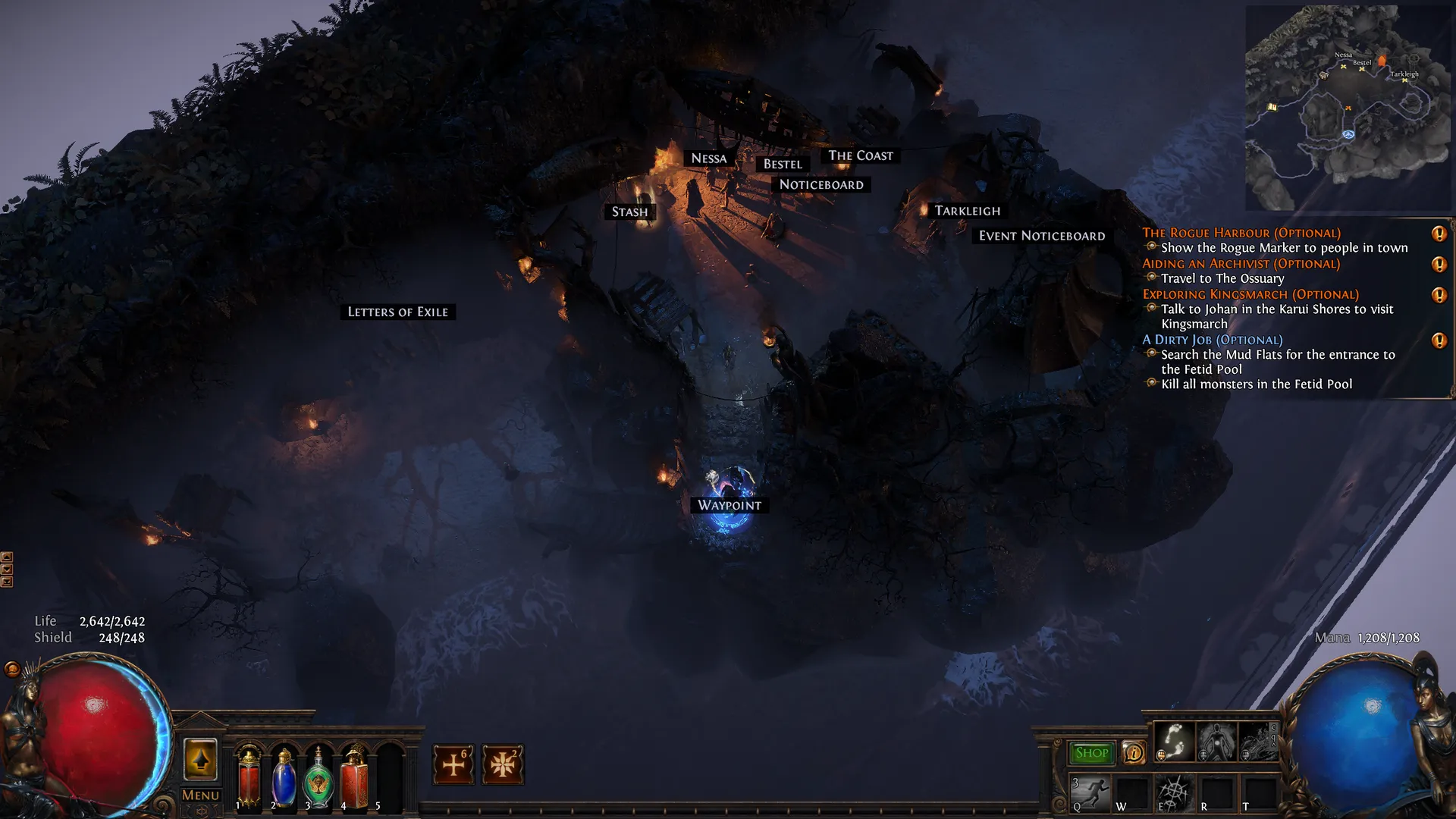
Task: Click the orange info speech-bubble icon
Action: pos(1134,753)
